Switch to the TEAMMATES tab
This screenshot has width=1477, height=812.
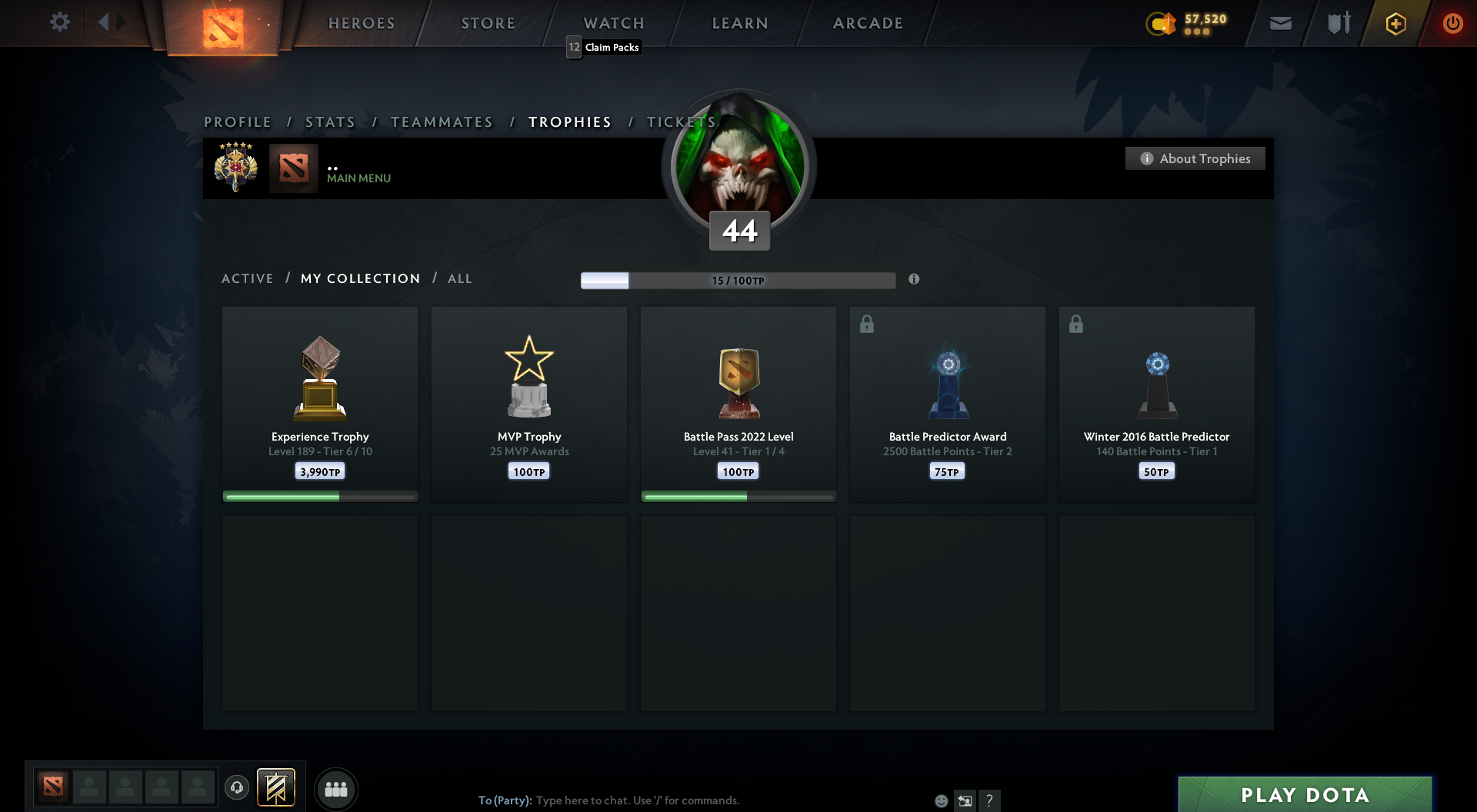442,121
